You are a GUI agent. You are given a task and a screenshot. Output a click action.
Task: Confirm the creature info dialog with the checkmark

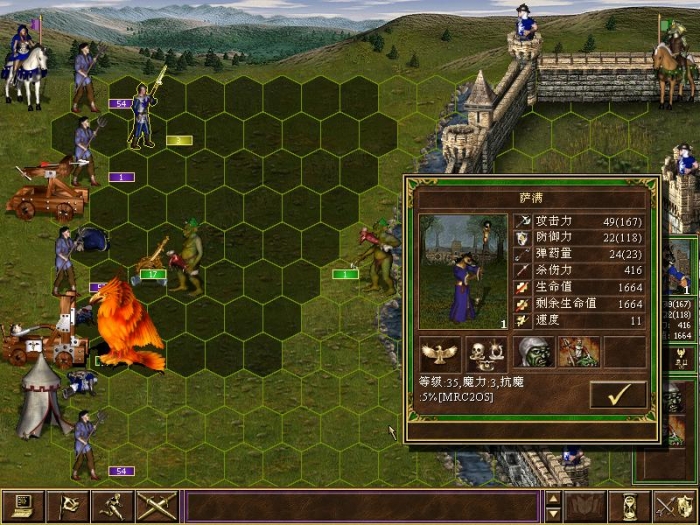point(618,395)
